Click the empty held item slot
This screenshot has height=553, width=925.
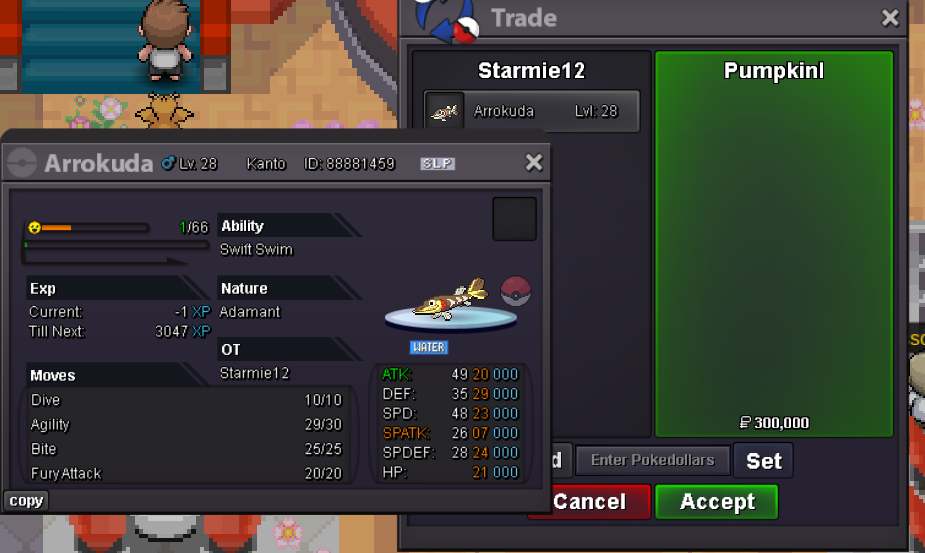(514, 219)
